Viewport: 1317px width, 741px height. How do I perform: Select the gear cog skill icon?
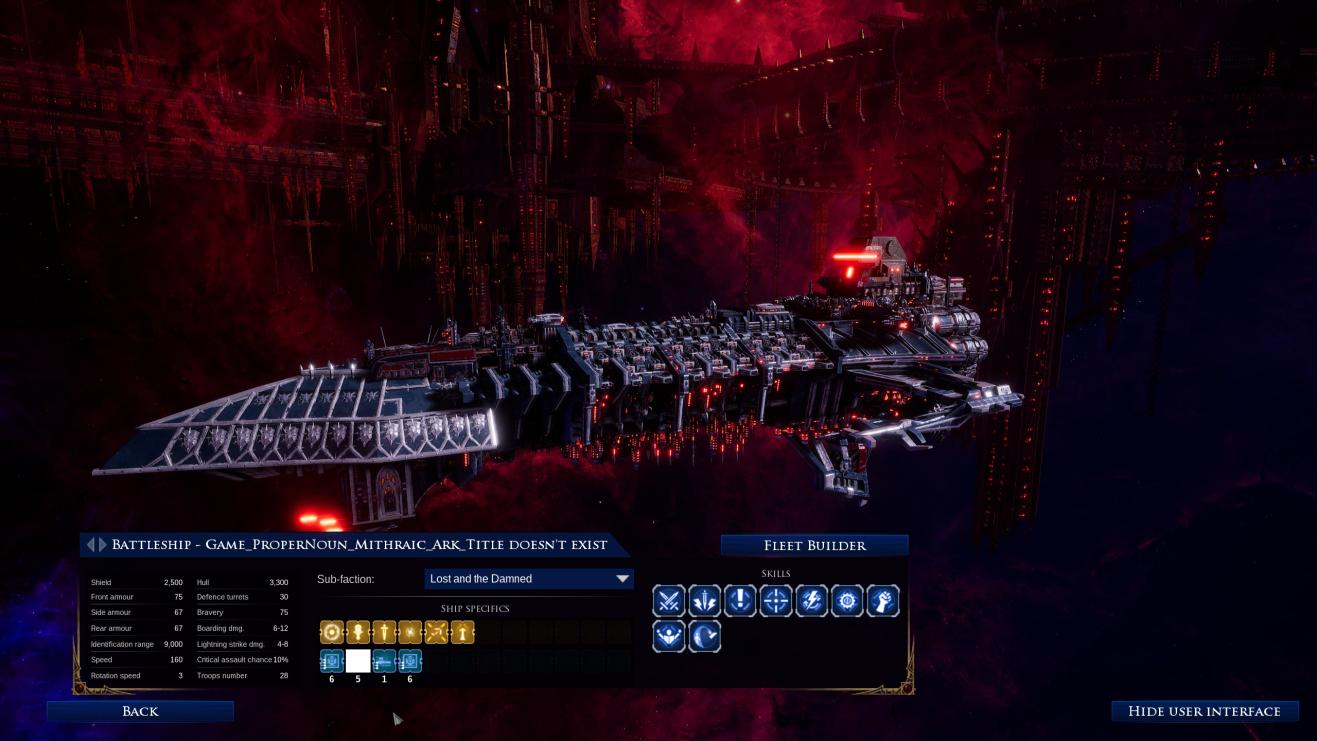coord(847,601)
